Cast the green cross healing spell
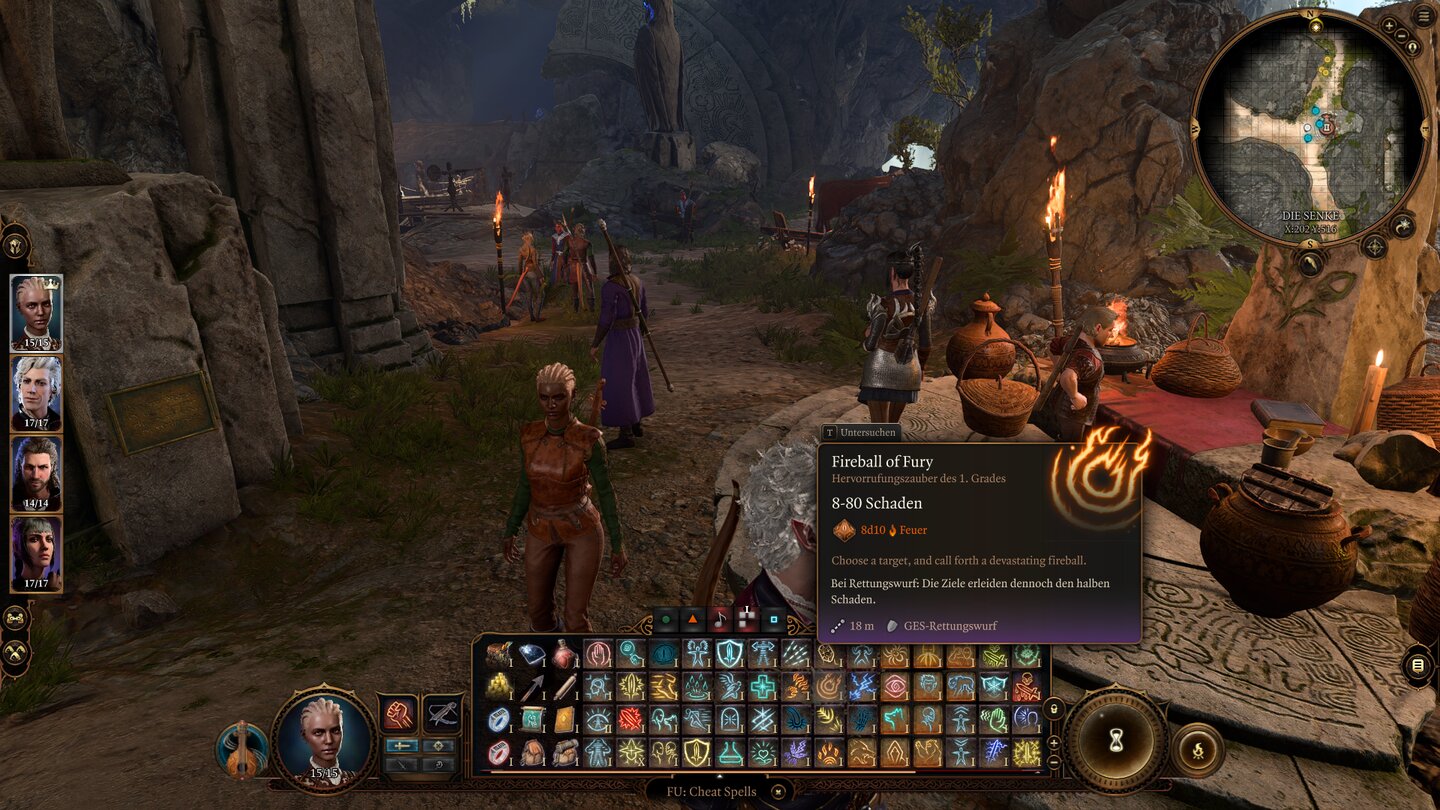This screenshot has width=1440, height=810. coord(763,686)
